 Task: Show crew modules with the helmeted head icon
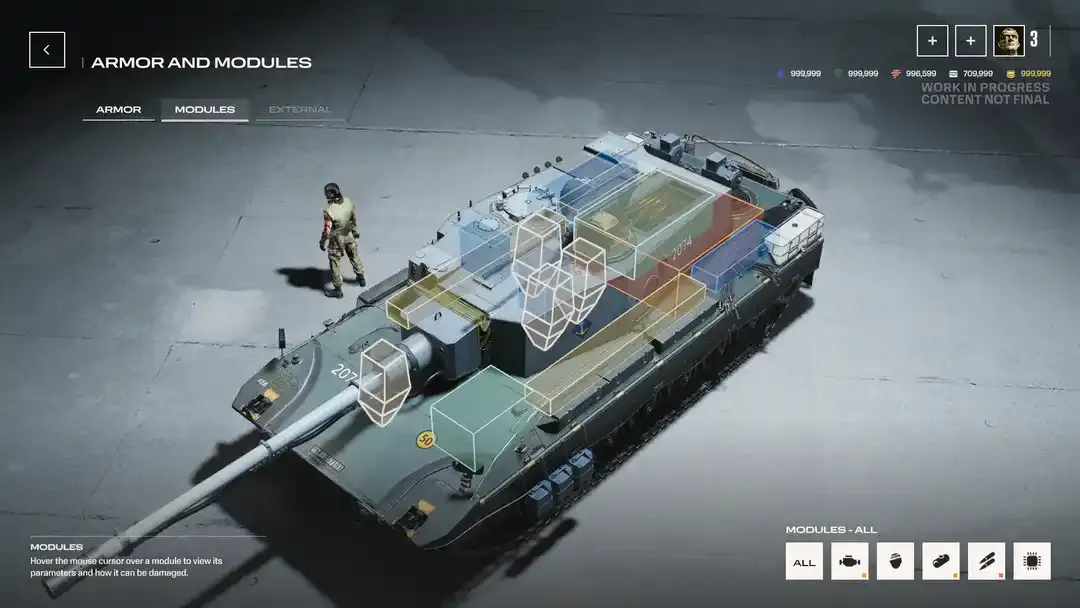895,562
